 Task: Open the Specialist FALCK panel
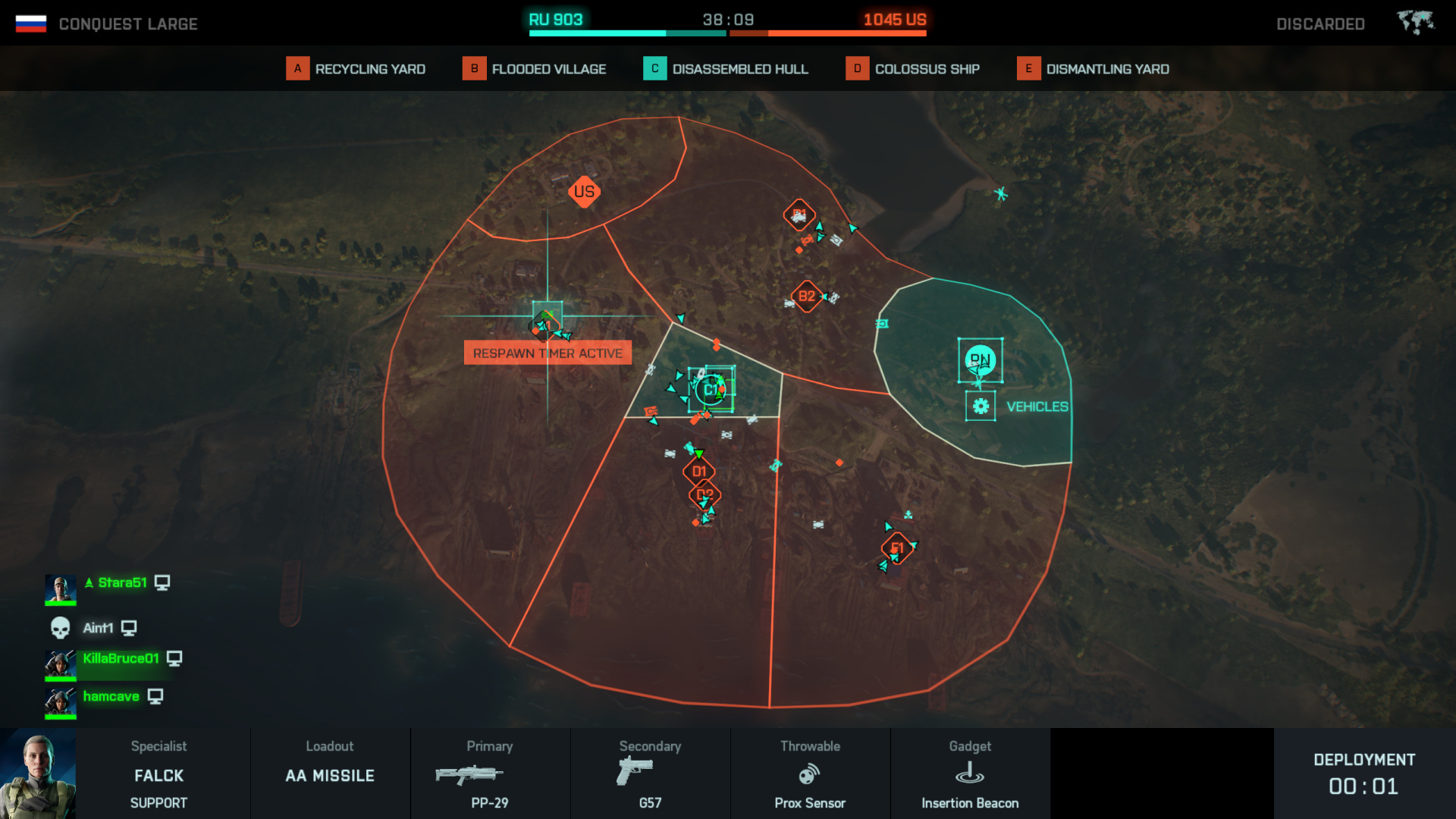click(158, 775)
